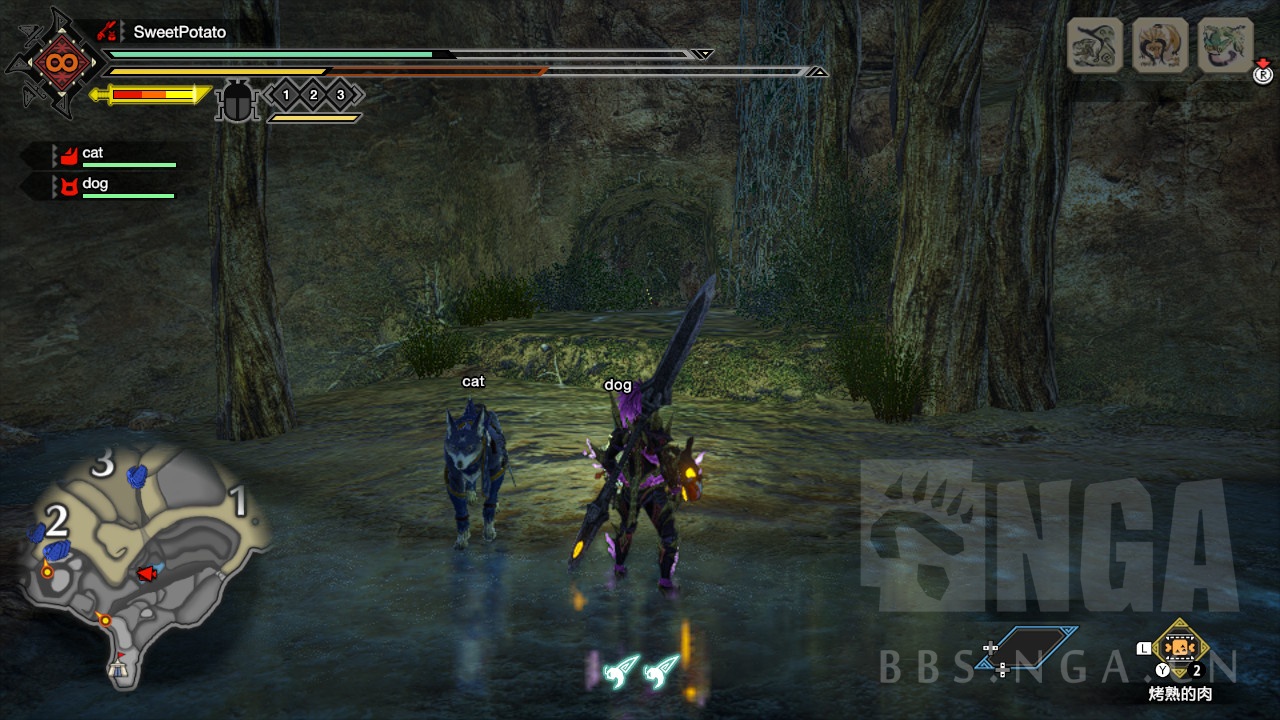1280x720 pixels.
Task: Click the SweetPotato player name tag
Action: coord(179,32)
